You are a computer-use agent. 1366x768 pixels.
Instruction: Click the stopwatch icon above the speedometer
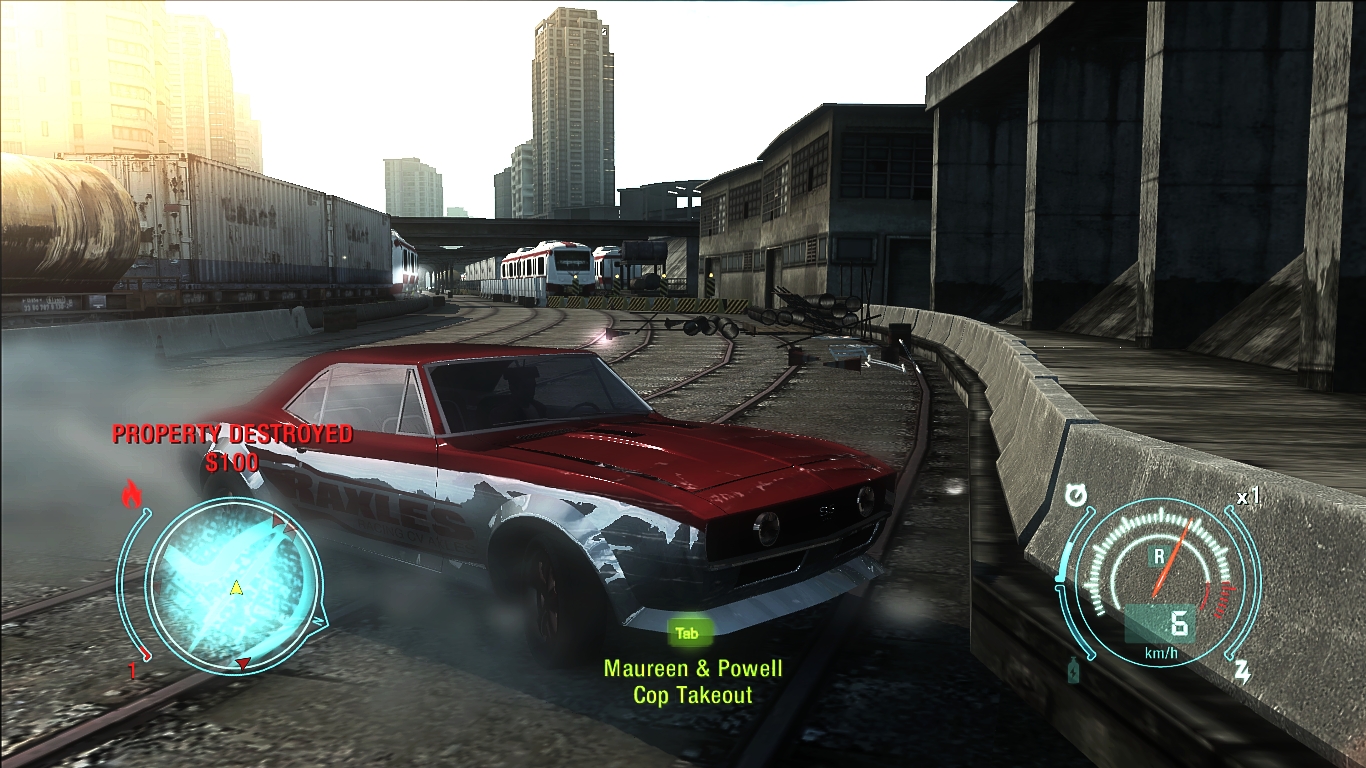1075,495
